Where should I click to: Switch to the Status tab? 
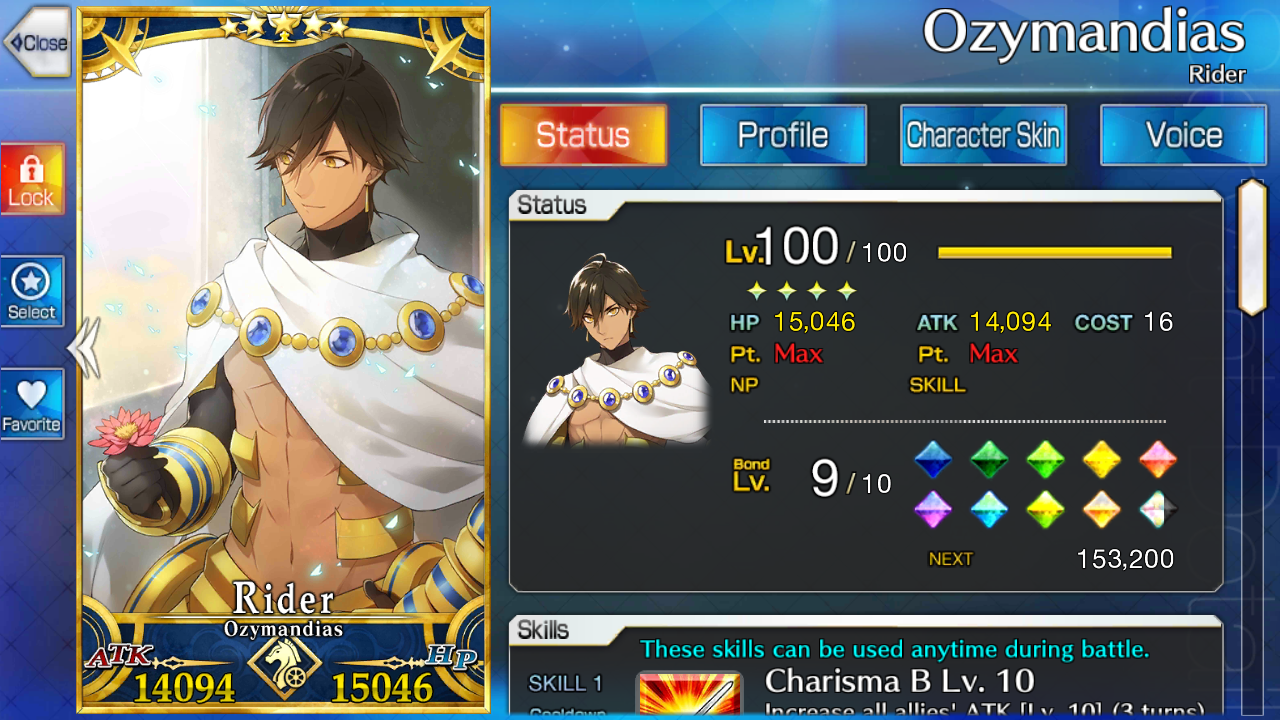[583, 135]
